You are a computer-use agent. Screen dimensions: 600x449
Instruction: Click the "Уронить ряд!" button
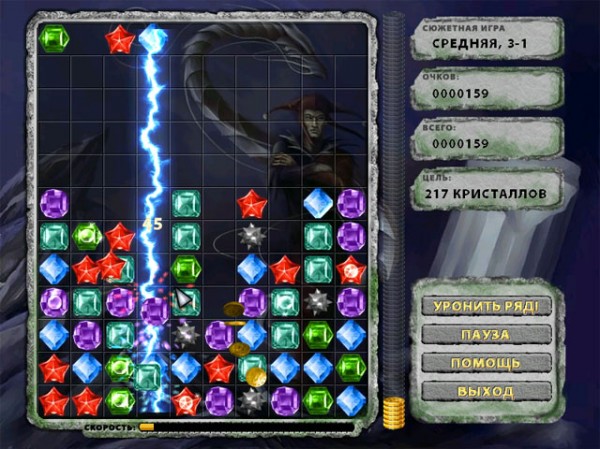pos(487,306)
